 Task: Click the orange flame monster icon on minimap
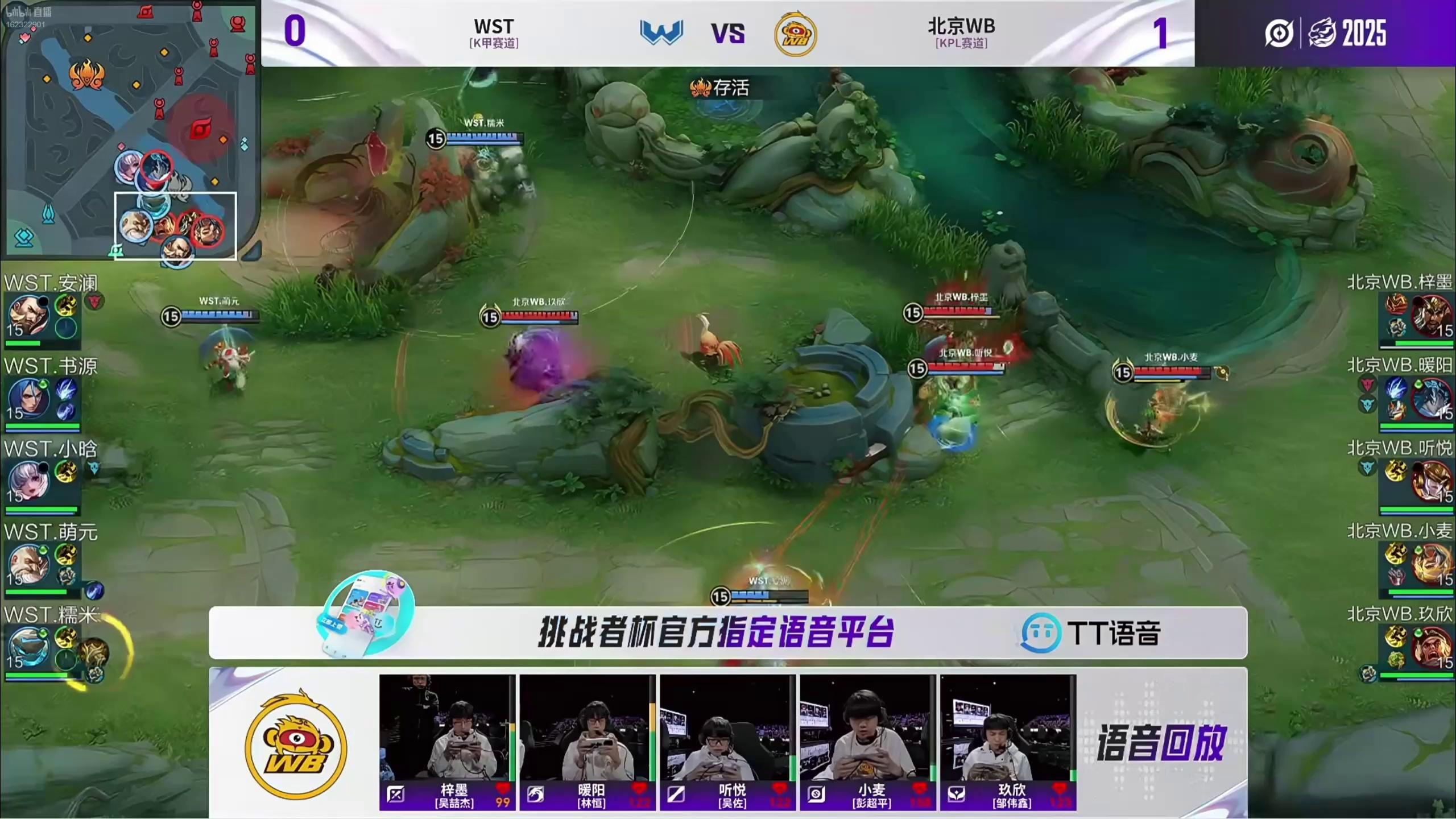pyautogui.click(x=86, y=75)
